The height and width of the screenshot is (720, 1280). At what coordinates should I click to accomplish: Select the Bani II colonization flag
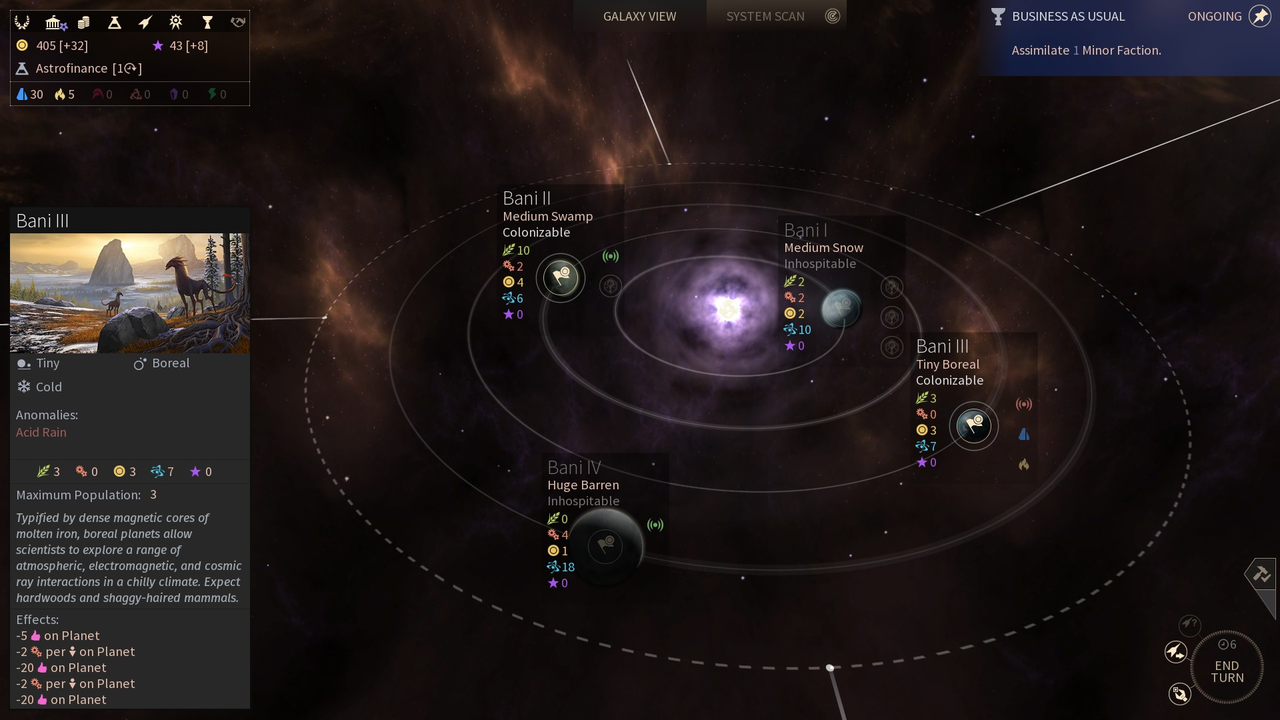561,277
